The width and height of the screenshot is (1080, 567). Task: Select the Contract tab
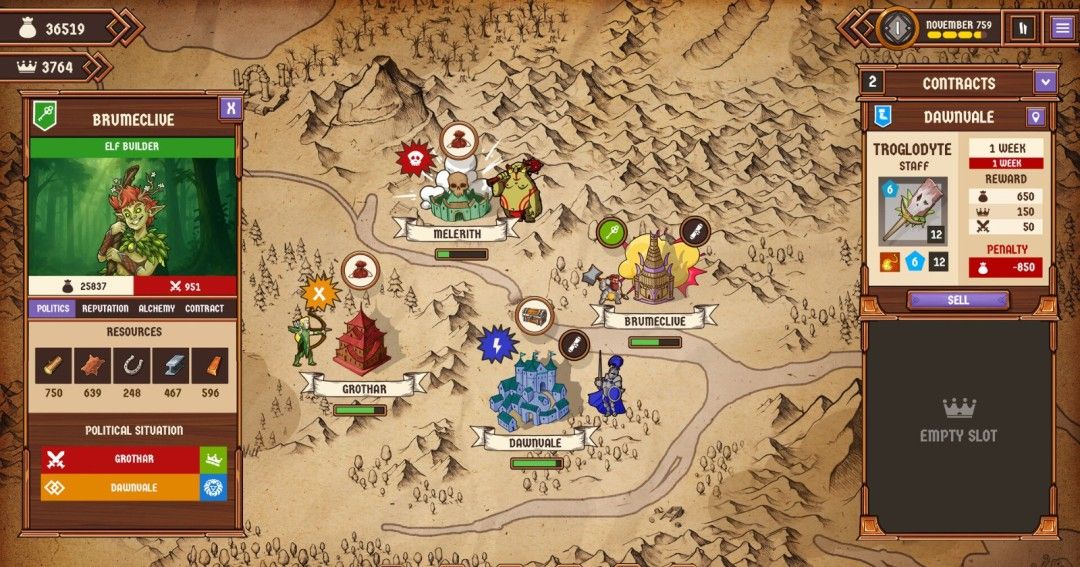tap(204, 309)
